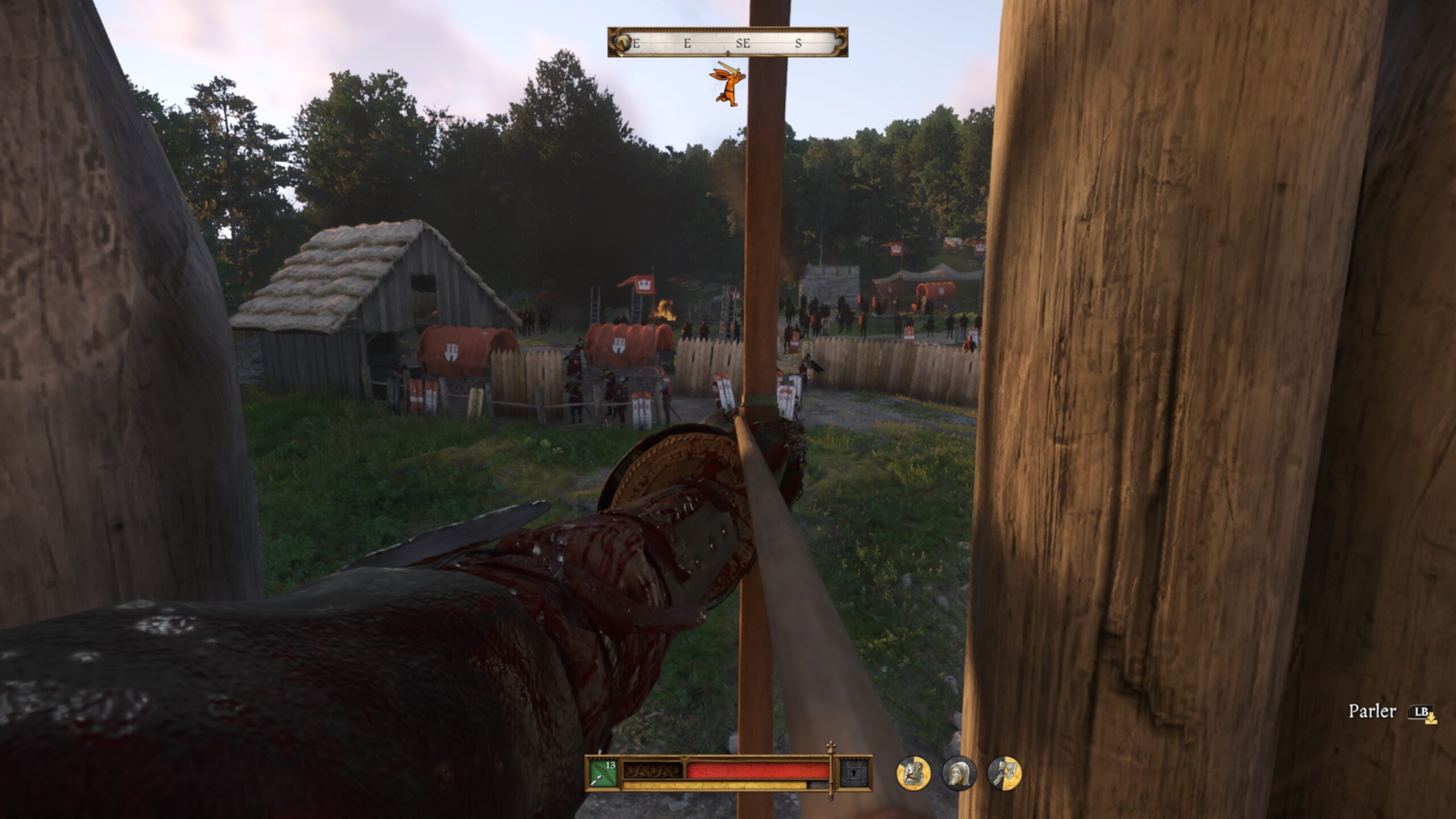Click the keyhole lock slot
1456x819 pixels.
[x=853, y=773]
